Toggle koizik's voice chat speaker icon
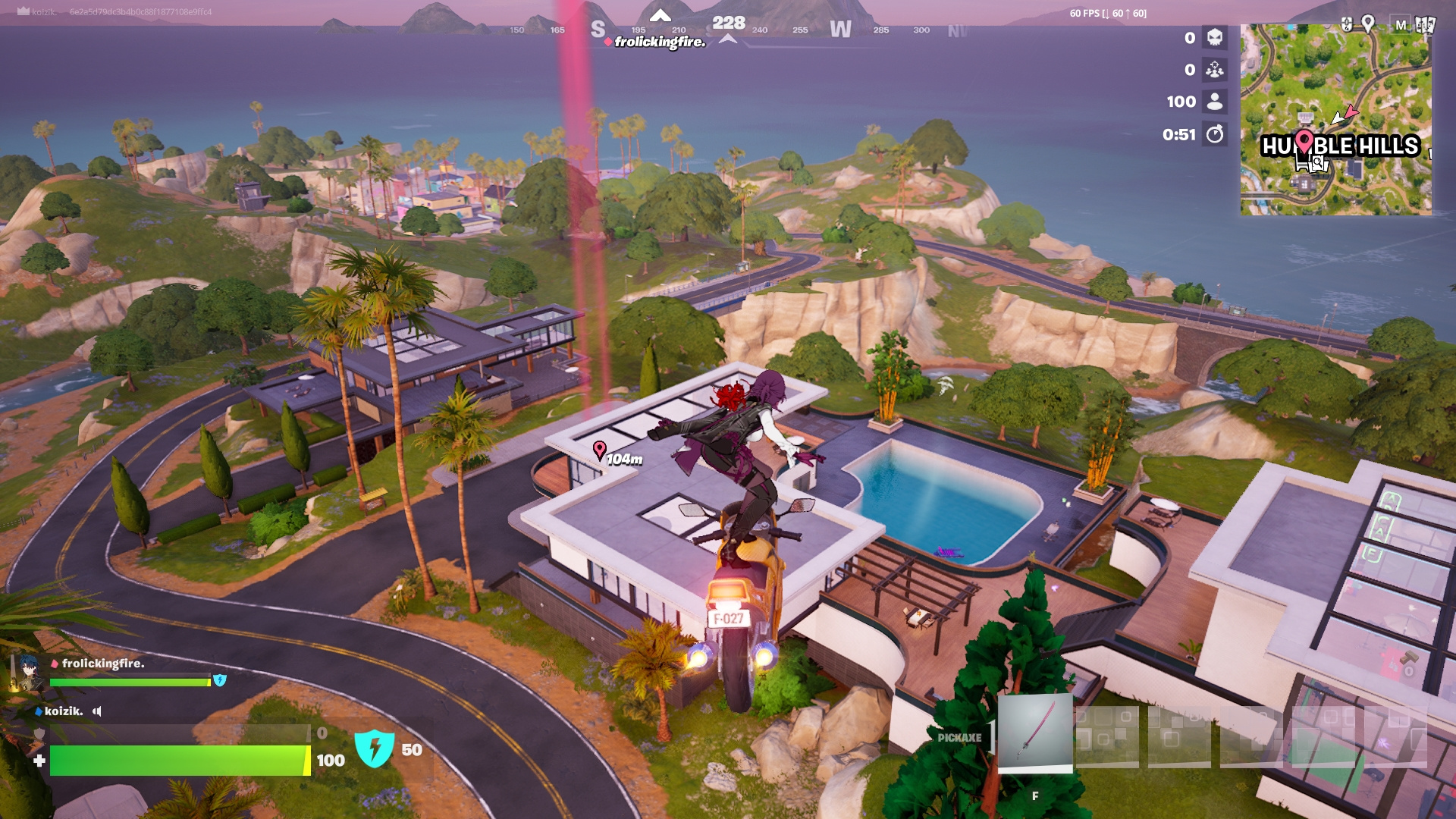The height and width of the screenshot is (819, 1456). [97, 711]
